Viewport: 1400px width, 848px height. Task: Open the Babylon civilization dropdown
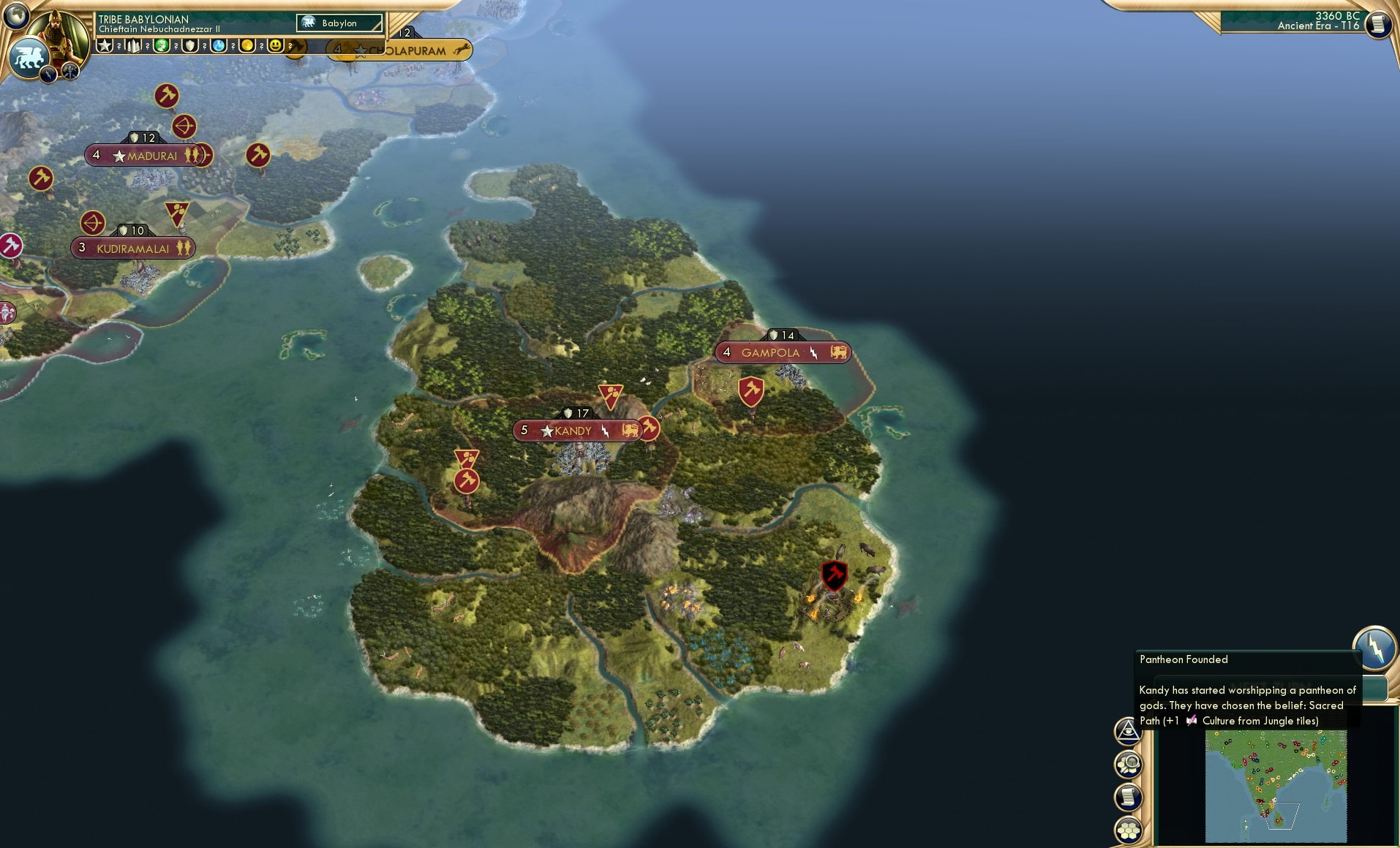pos(340,23)
